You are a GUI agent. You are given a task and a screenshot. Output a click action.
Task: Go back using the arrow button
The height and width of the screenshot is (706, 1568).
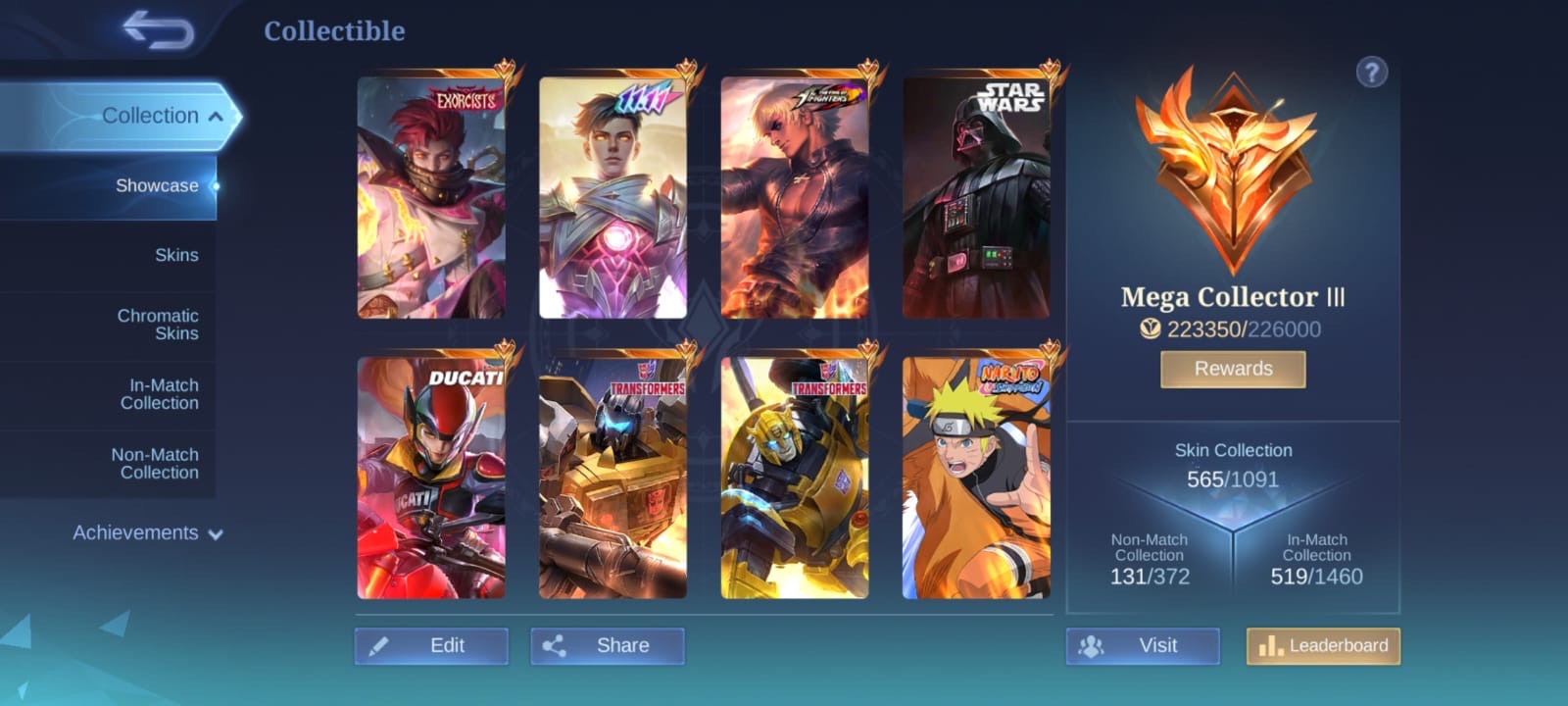pos(158,30)
